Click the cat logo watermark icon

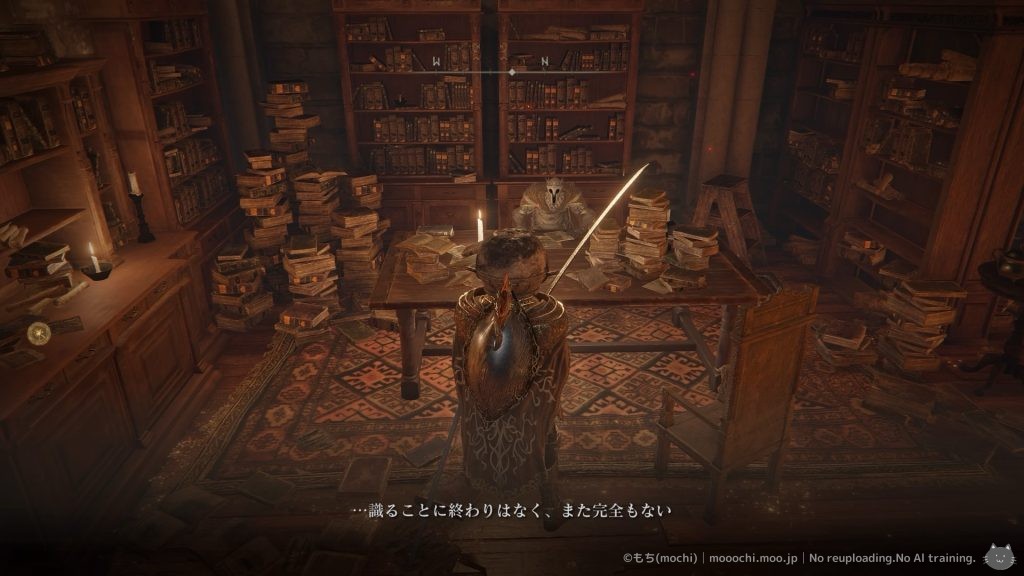pos(998,555)
